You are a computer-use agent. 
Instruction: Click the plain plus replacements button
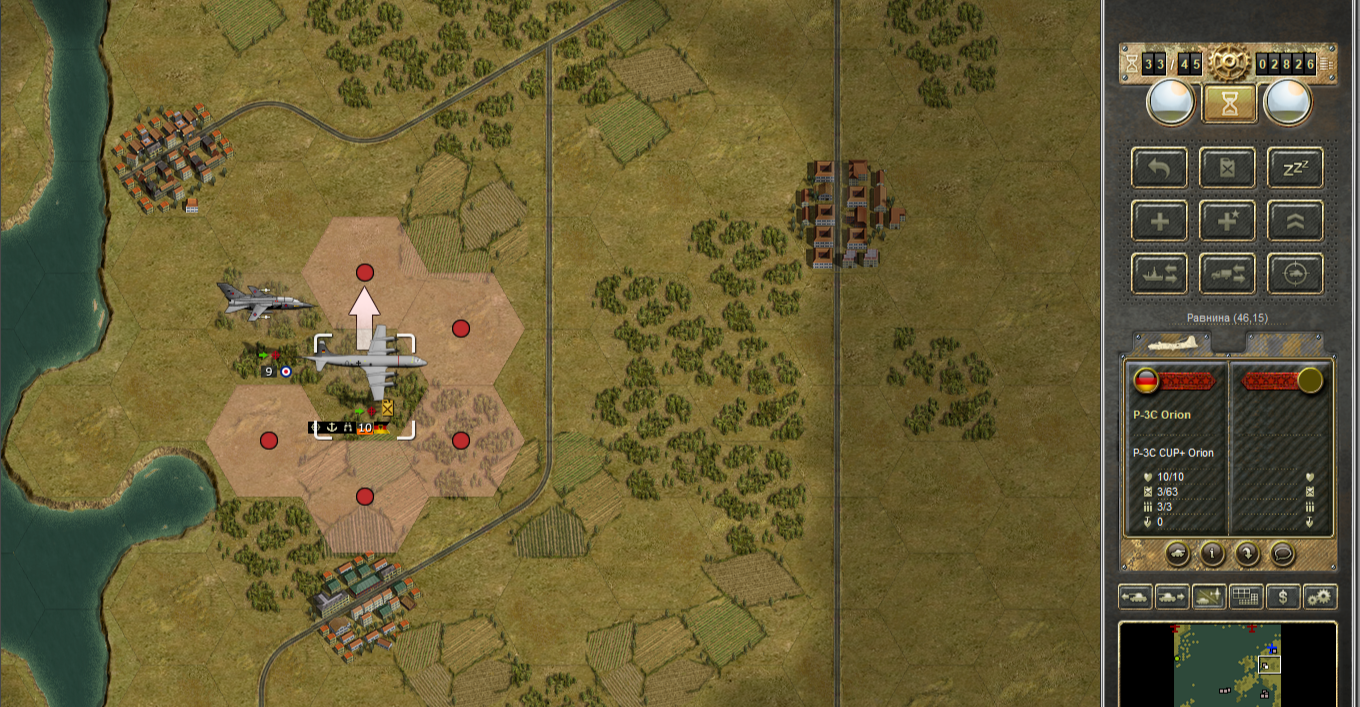pos(1160,221)
